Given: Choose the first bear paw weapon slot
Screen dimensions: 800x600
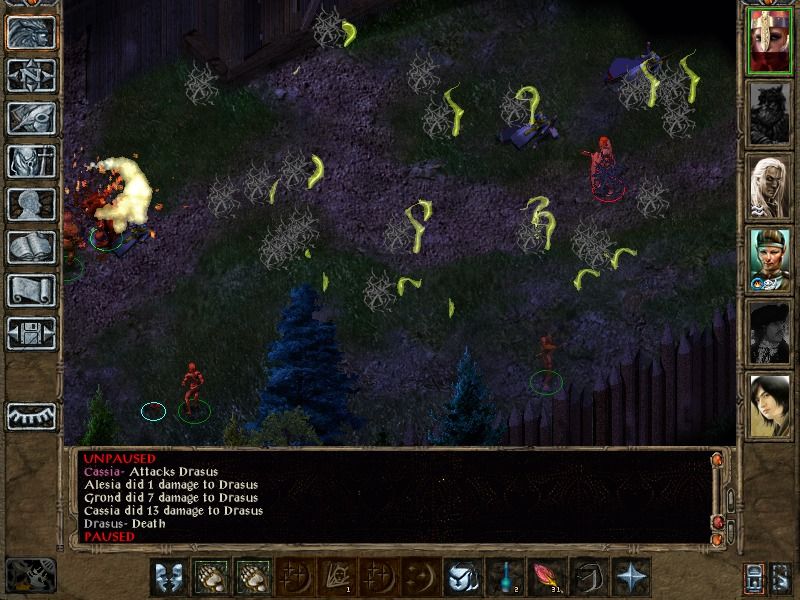Looking at the screenshot, I should 210,578.
